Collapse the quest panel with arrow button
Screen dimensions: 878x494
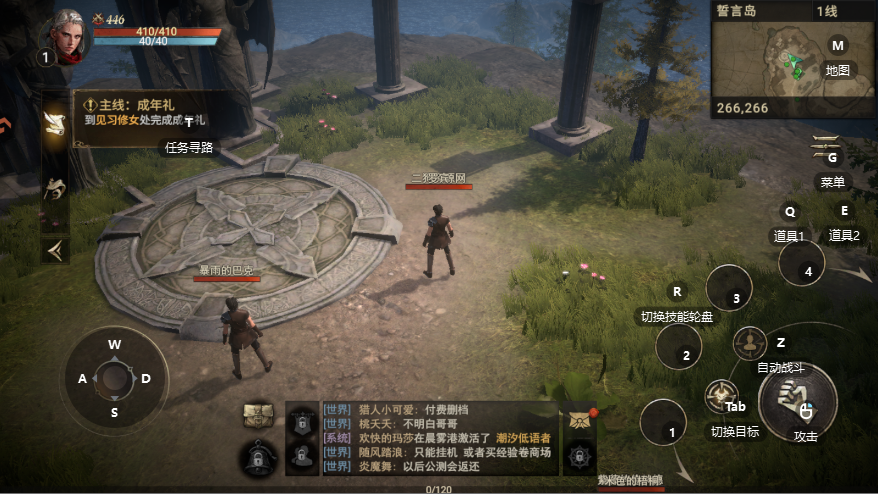[55, 250]
